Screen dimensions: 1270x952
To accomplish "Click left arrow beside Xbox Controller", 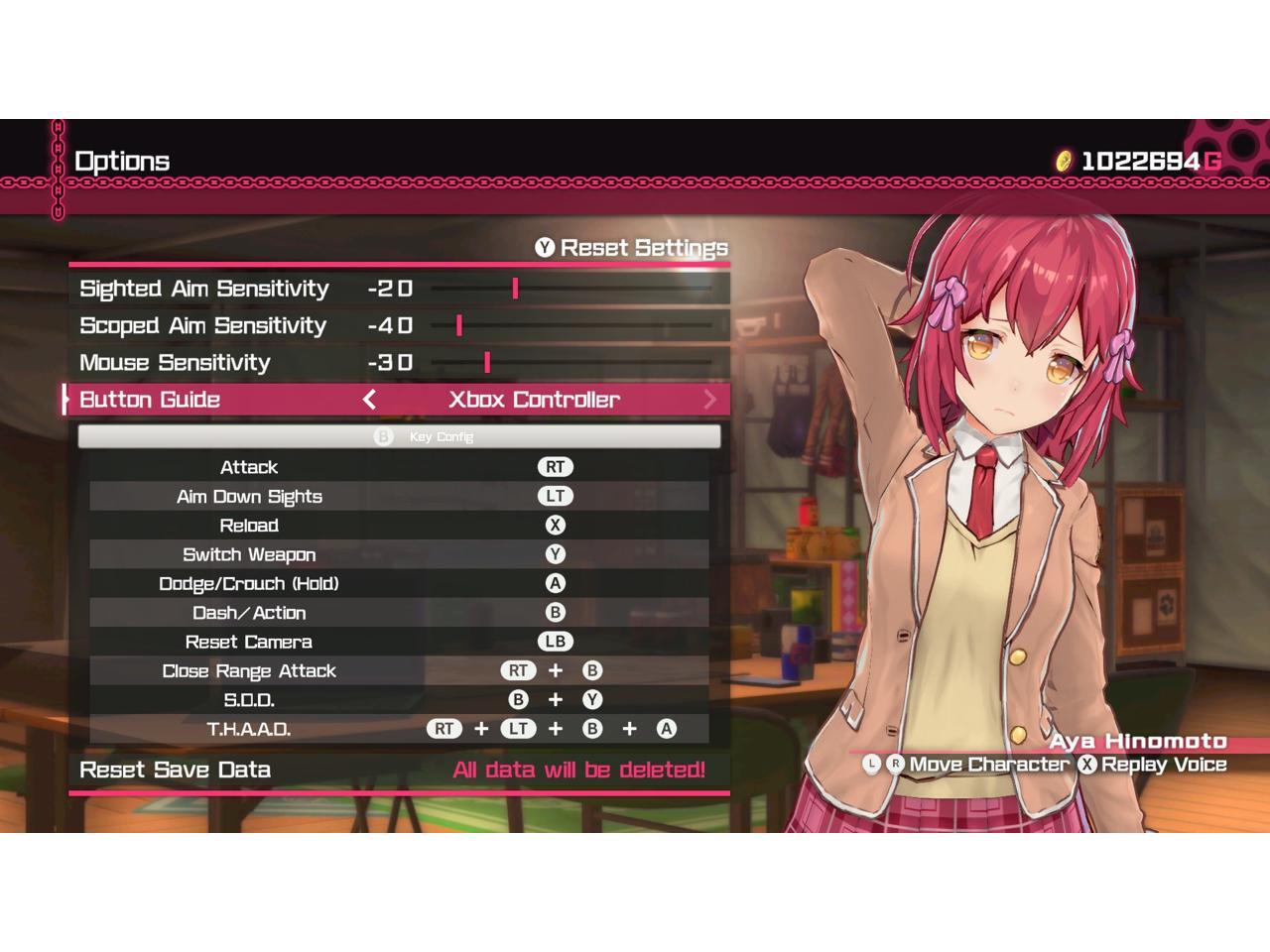I will pyautogui.click(x=369, y=400).
